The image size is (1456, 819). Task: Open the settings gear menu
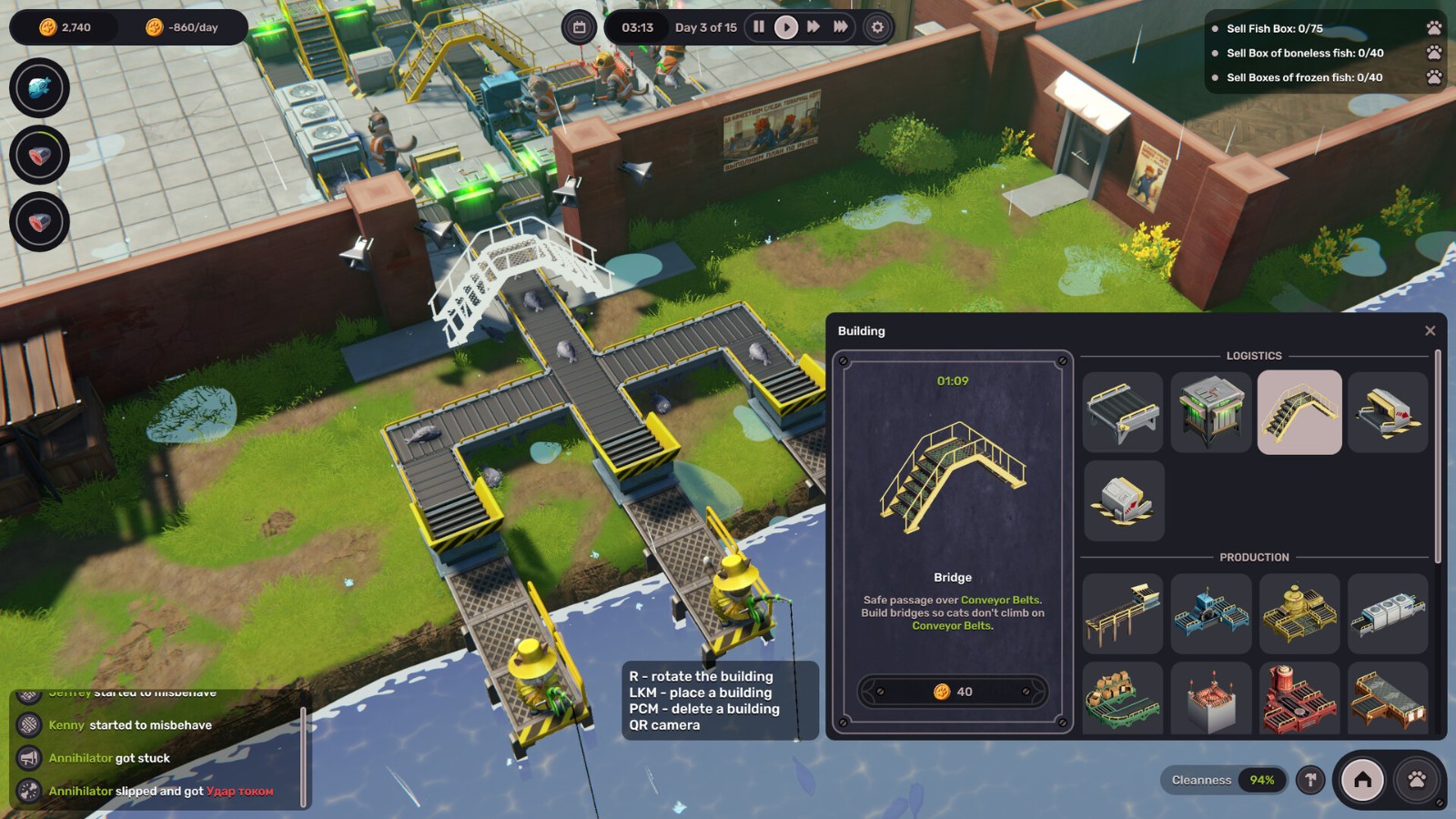click(877, 27)
